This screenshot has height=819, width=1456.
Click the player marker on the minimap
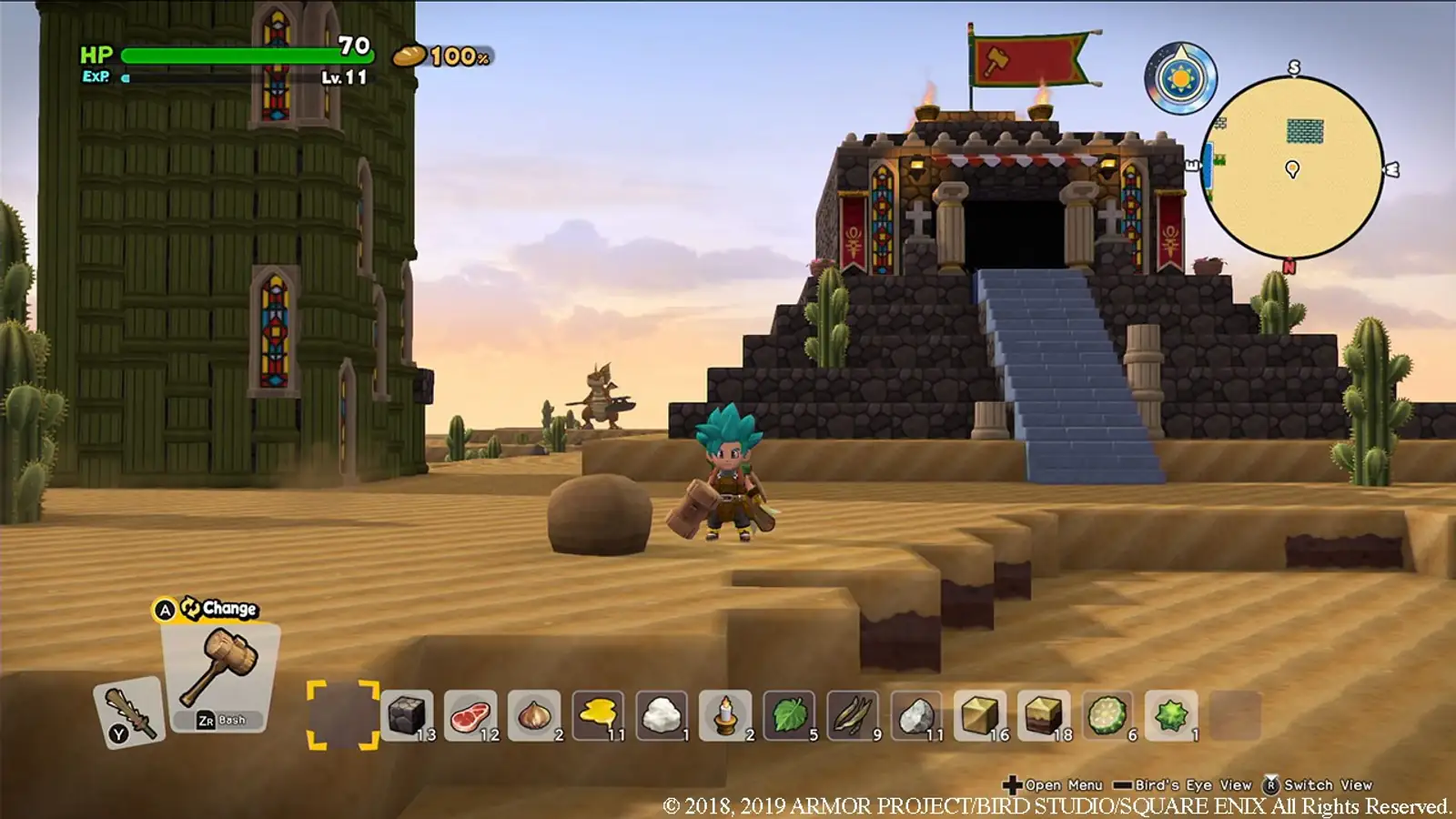click(1292, 169)
